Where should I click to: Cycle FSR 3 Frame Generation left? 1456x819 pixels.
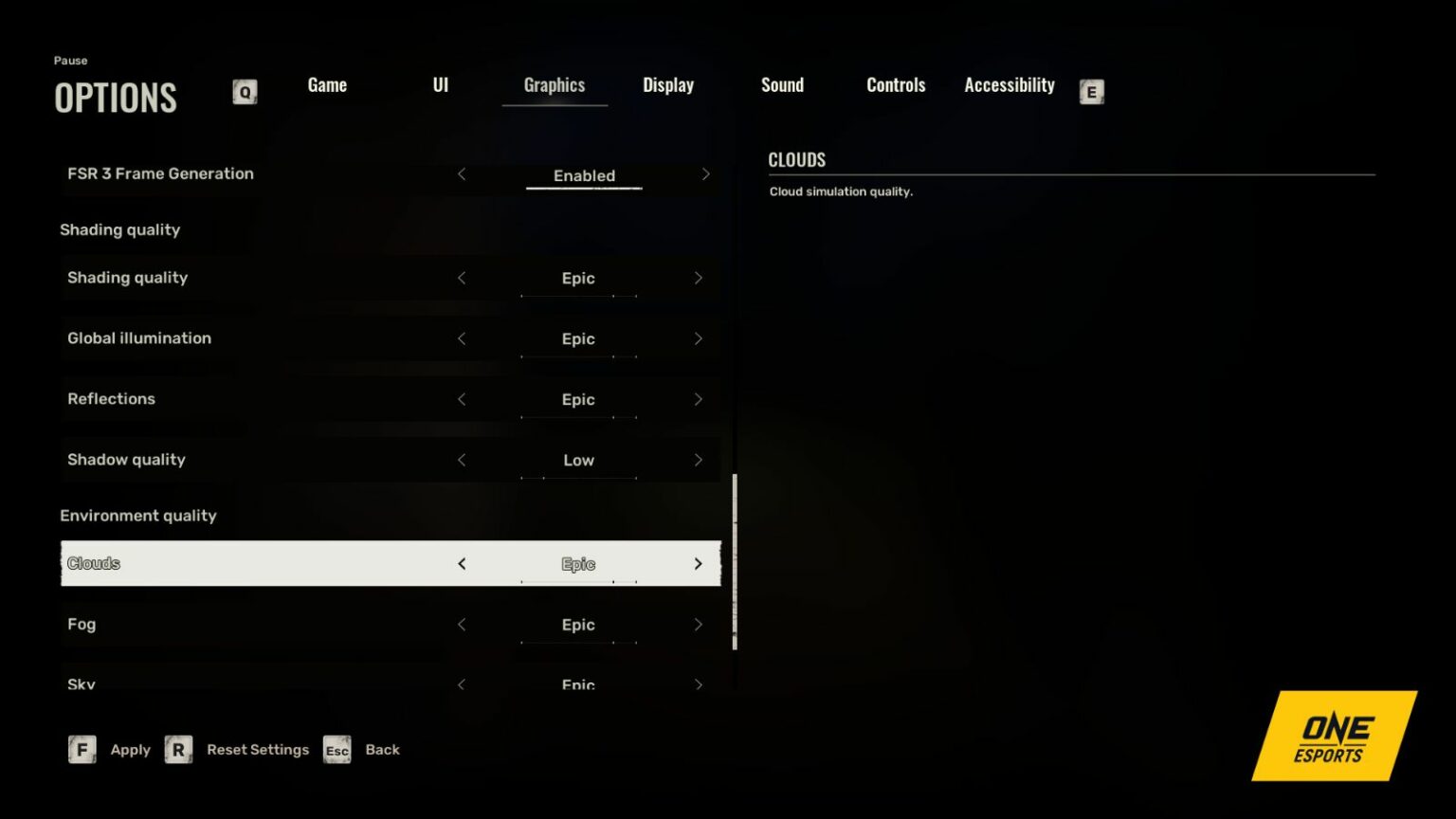tap(462, 174)
